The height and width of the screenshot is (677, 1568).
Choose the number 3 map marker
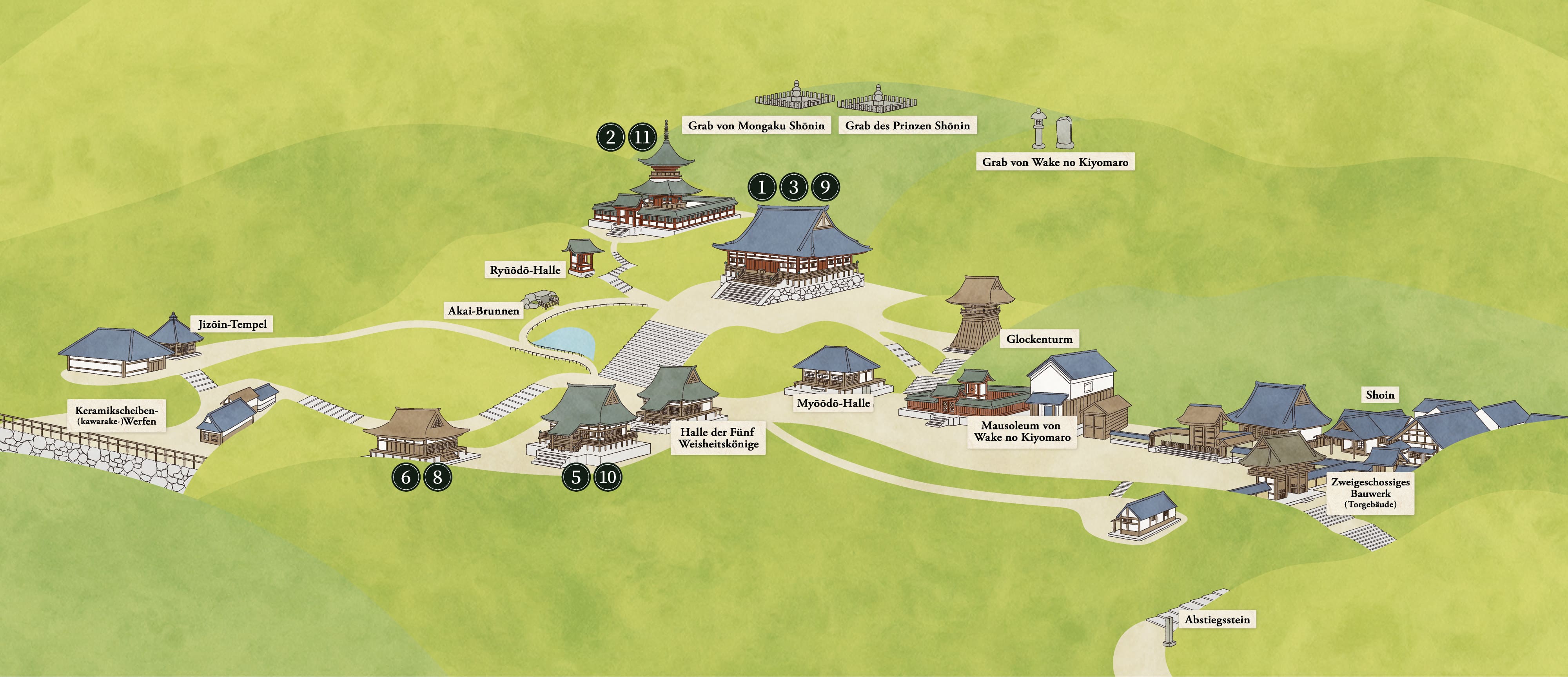click(x=793, y=187)
